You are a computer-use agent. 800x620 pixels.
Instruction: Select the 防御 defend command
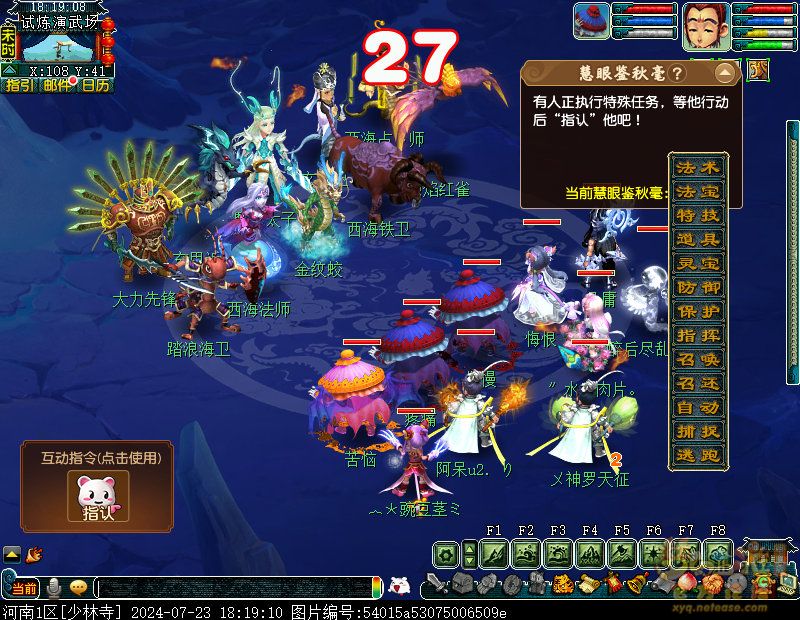point(697,287)
